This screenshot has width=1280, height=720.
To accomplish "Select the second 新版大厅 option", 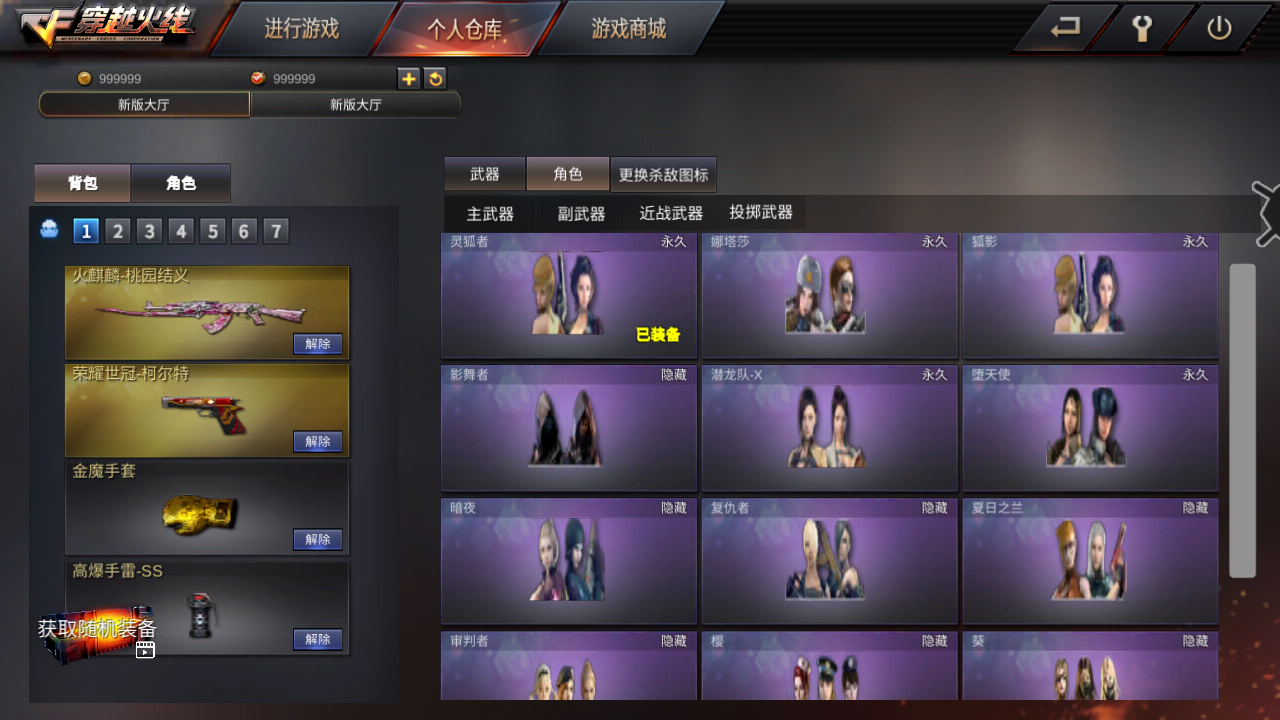I will point(355,104).
